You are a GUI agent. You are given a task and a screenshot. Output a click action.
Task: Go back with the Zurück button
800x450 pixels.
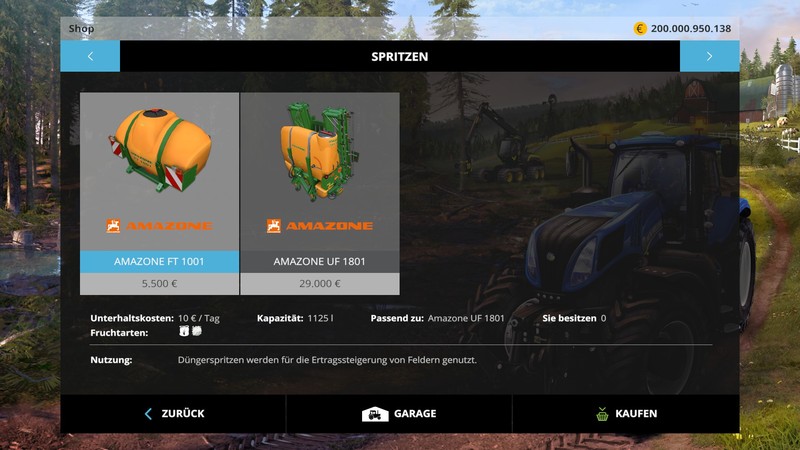(174, 413)
